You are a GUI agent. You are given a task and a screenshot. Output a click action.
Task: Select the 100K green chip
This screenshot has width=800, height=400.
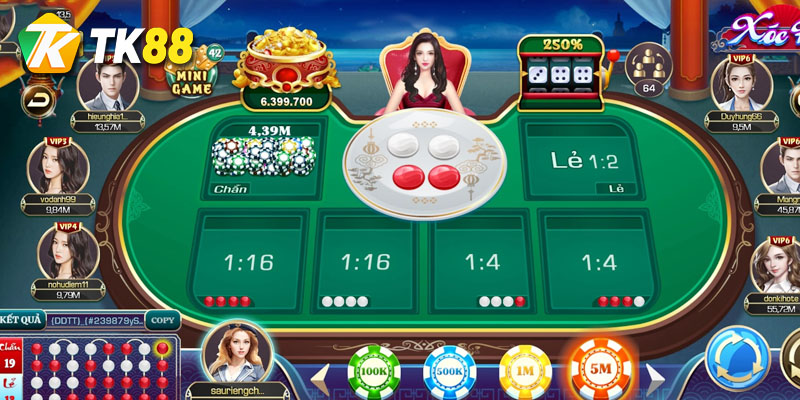(373, 372)
